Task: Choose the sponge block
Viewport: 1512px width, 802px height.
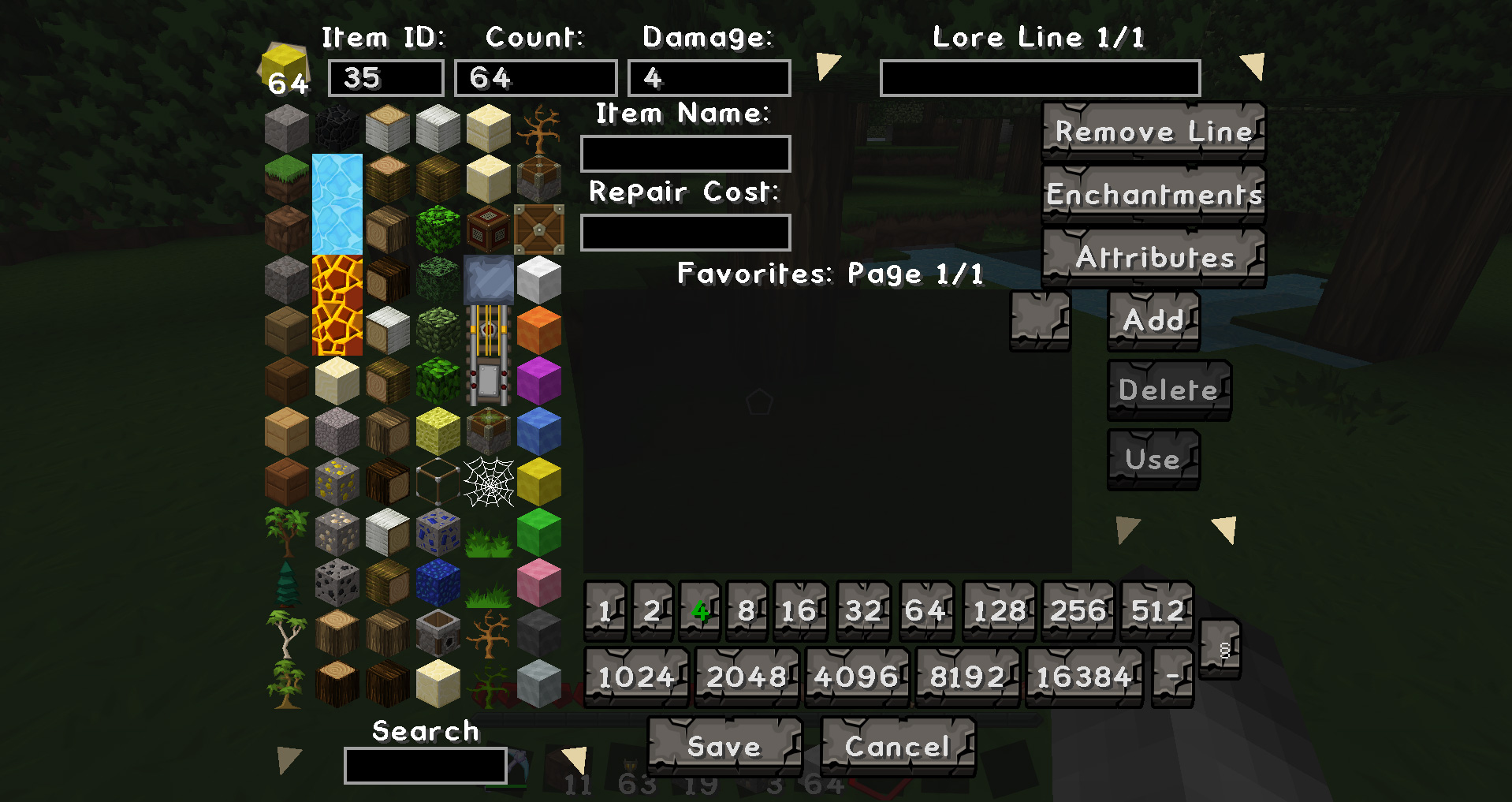Action: pyautogui.click(x=438, y=430)
